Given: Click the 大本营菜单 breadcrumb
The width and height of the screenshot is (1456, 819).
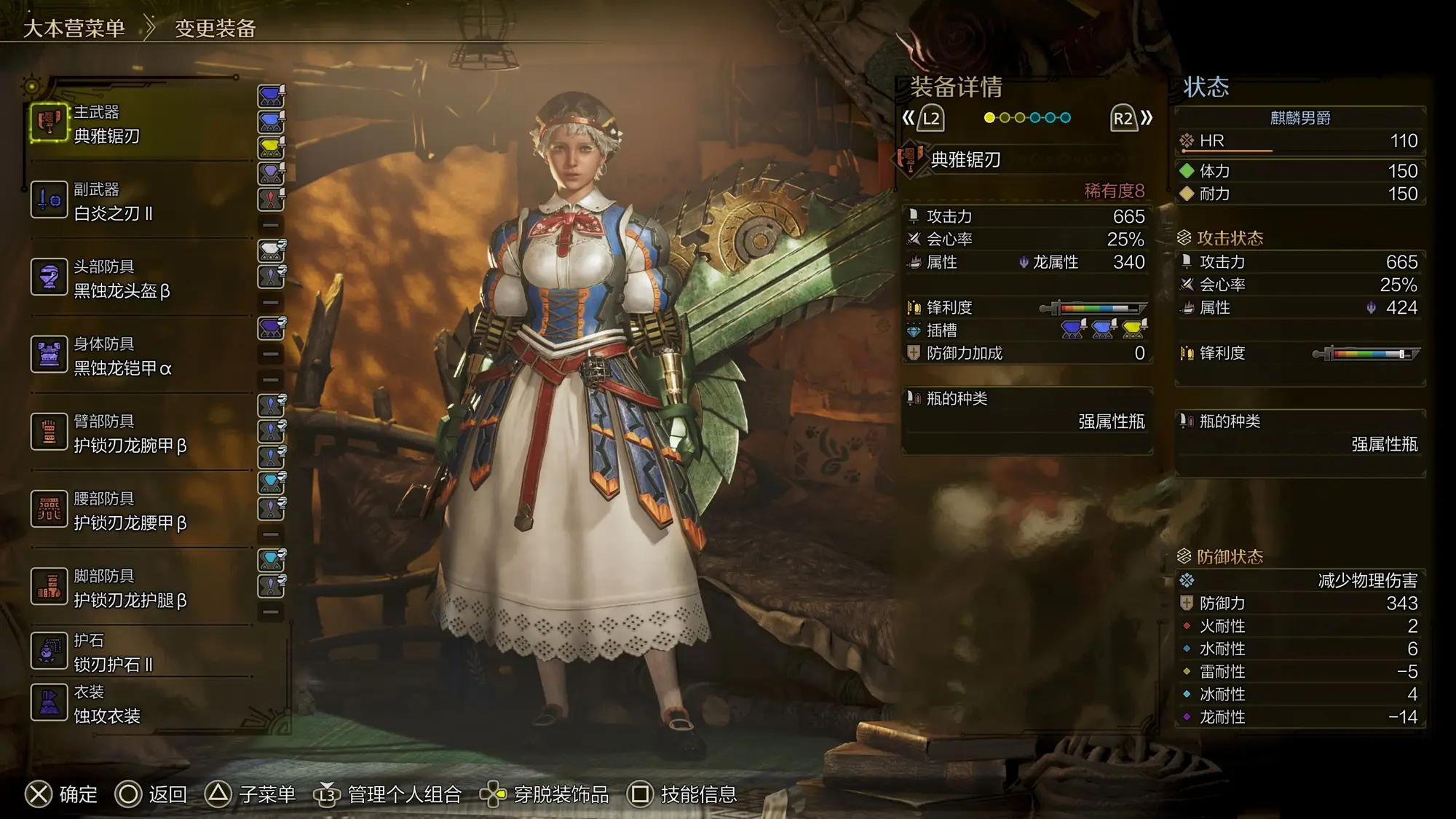Looking at the screenshot, I should pyautogui.click(x=74, y=28).
